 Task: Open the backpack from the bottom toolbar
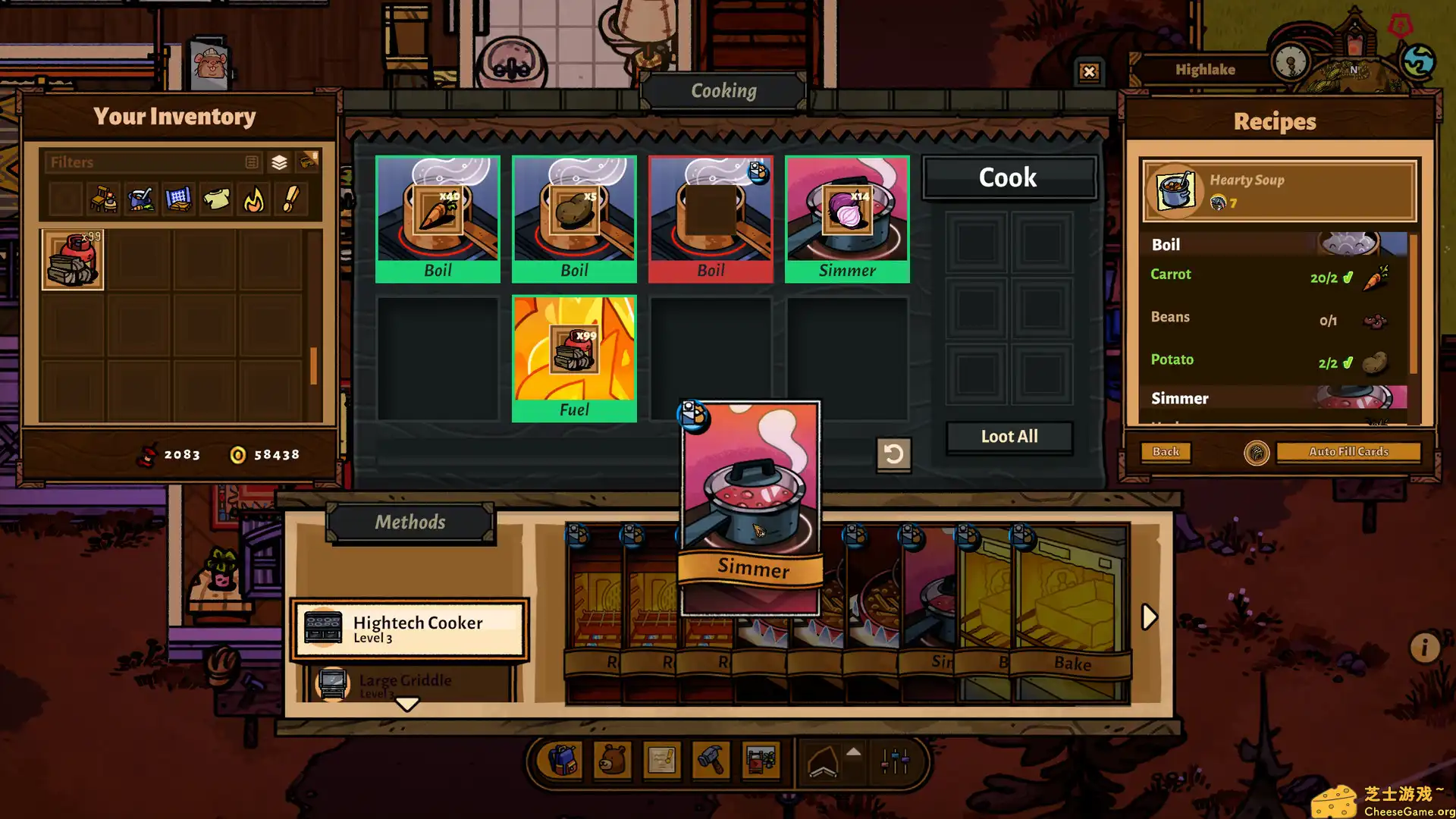coord(562,760)
